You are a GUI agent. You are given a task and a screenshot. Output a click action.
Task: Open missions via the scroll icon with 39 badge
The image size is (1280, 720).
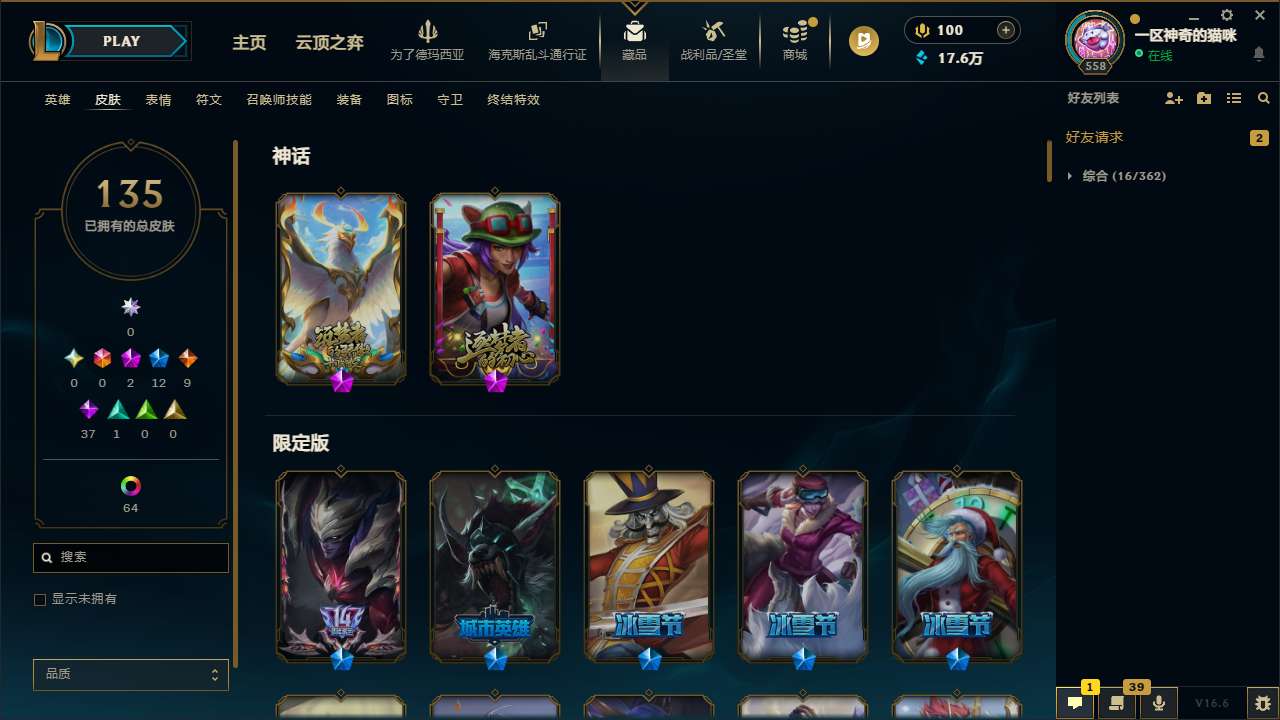pyautogui.click(x=1116, y=701)
